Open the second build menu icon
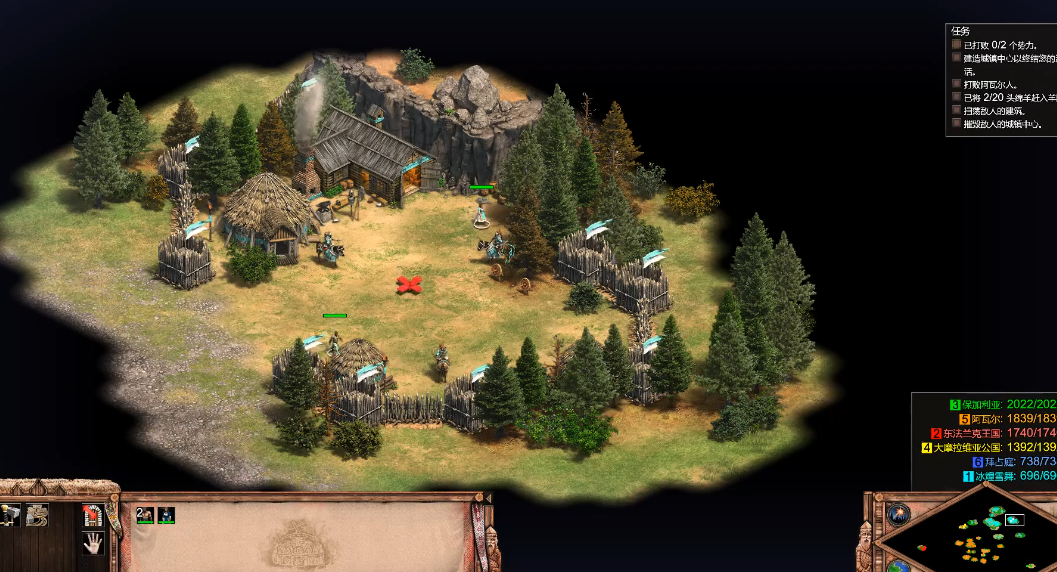Image resolution: width=1057 pixels, height=572 pixels. tap(37, 515)
